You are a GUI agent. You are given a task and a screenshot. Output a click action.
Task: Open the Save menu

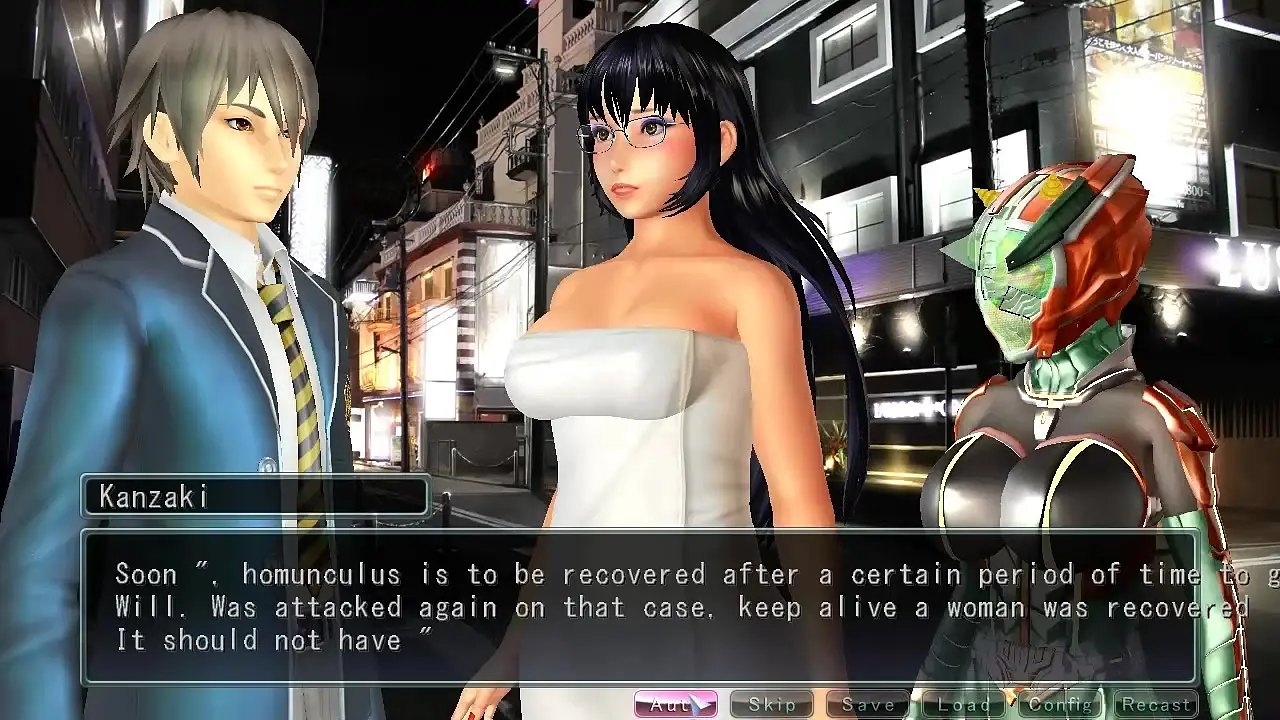pos(867,705)
